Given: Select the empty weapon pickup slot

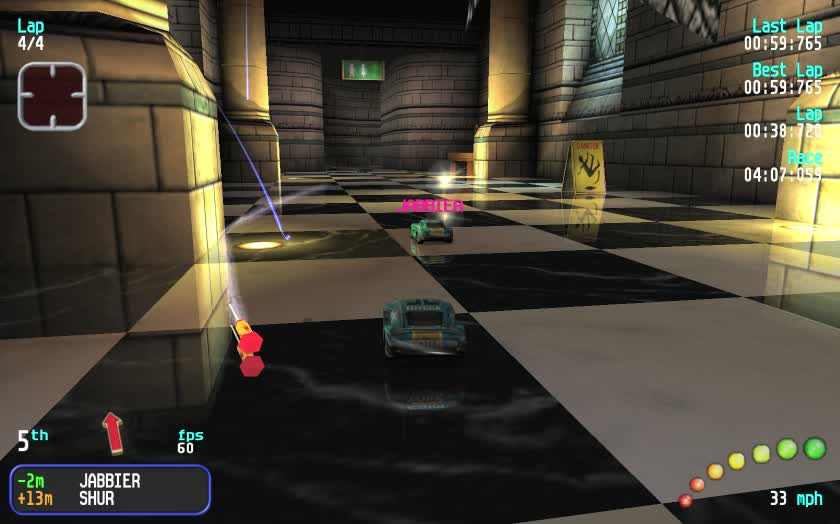Looking at the screenshot, I should coord(52,96).
